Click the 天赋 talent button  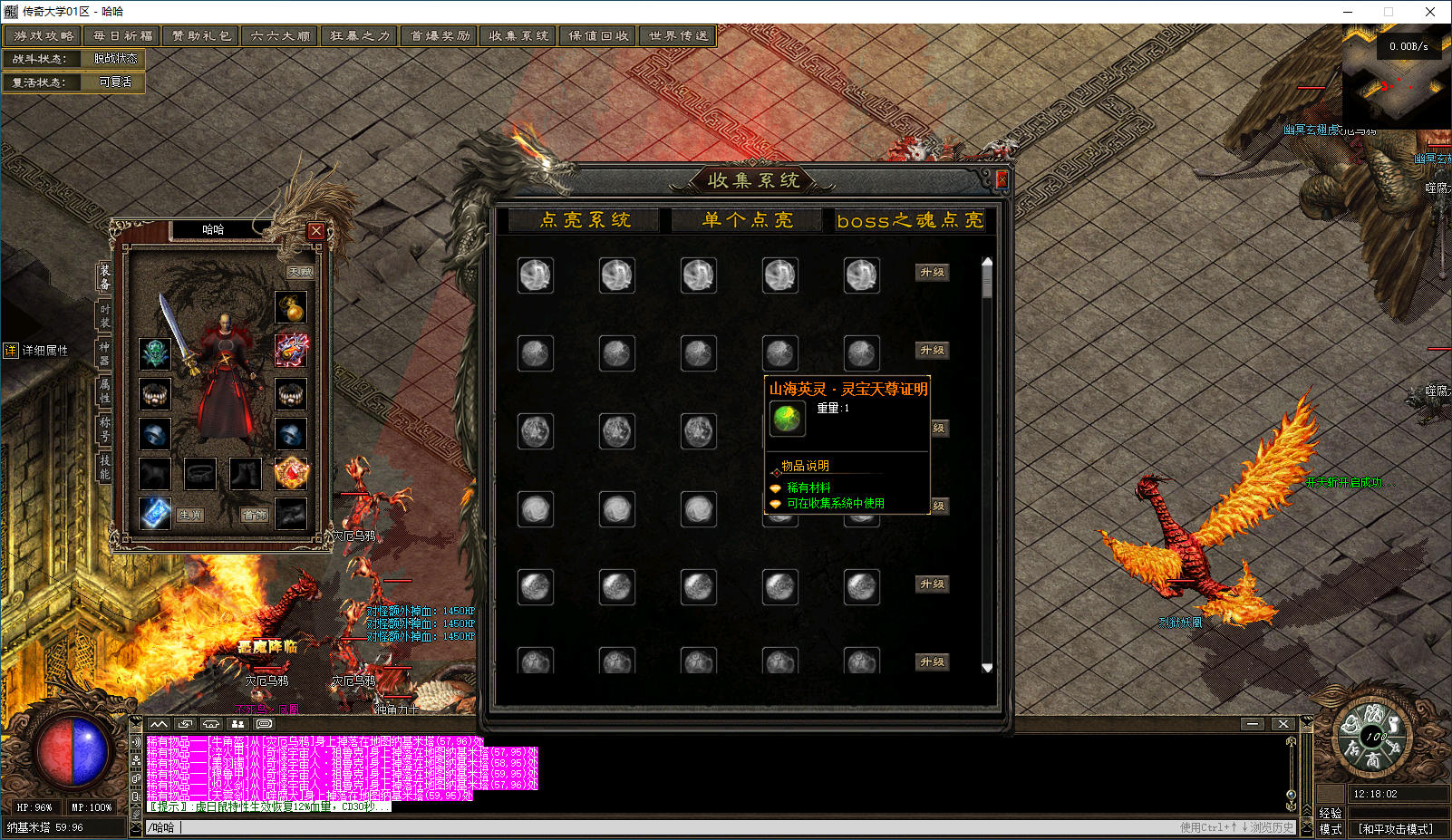[x=300, y=272]
